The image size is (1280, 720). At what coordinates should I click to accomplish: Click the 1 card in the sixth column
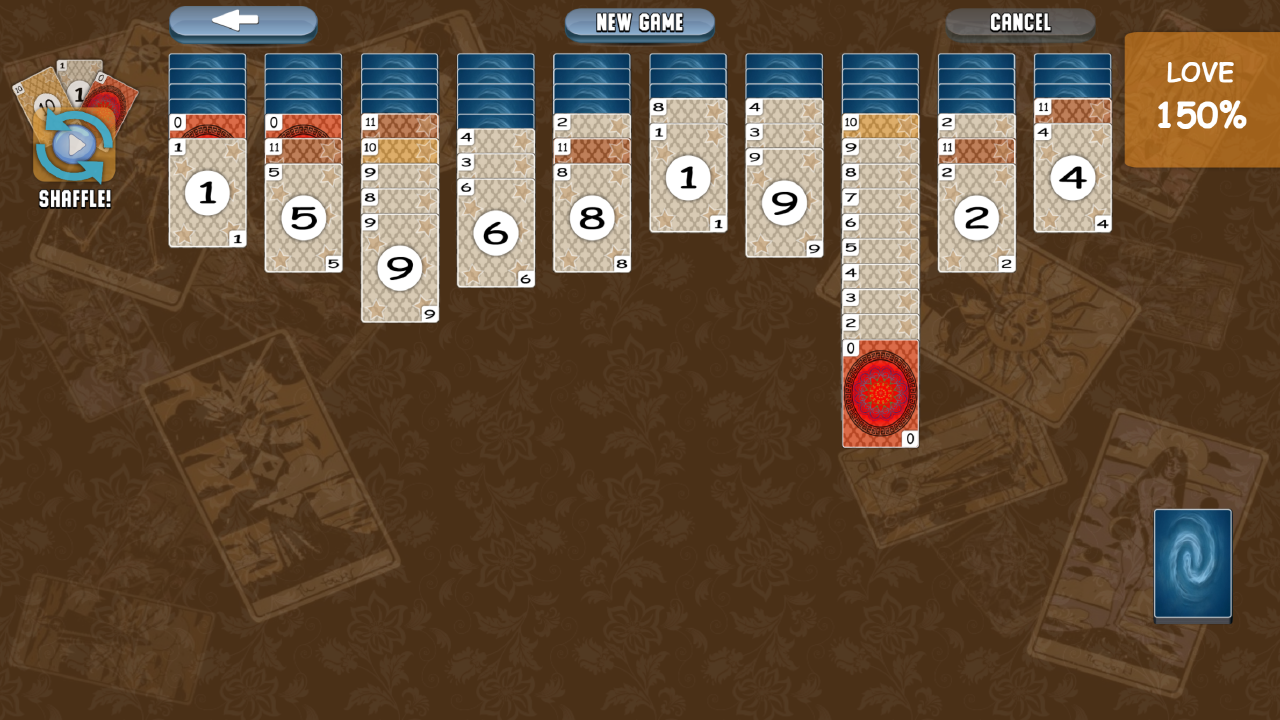687,178
